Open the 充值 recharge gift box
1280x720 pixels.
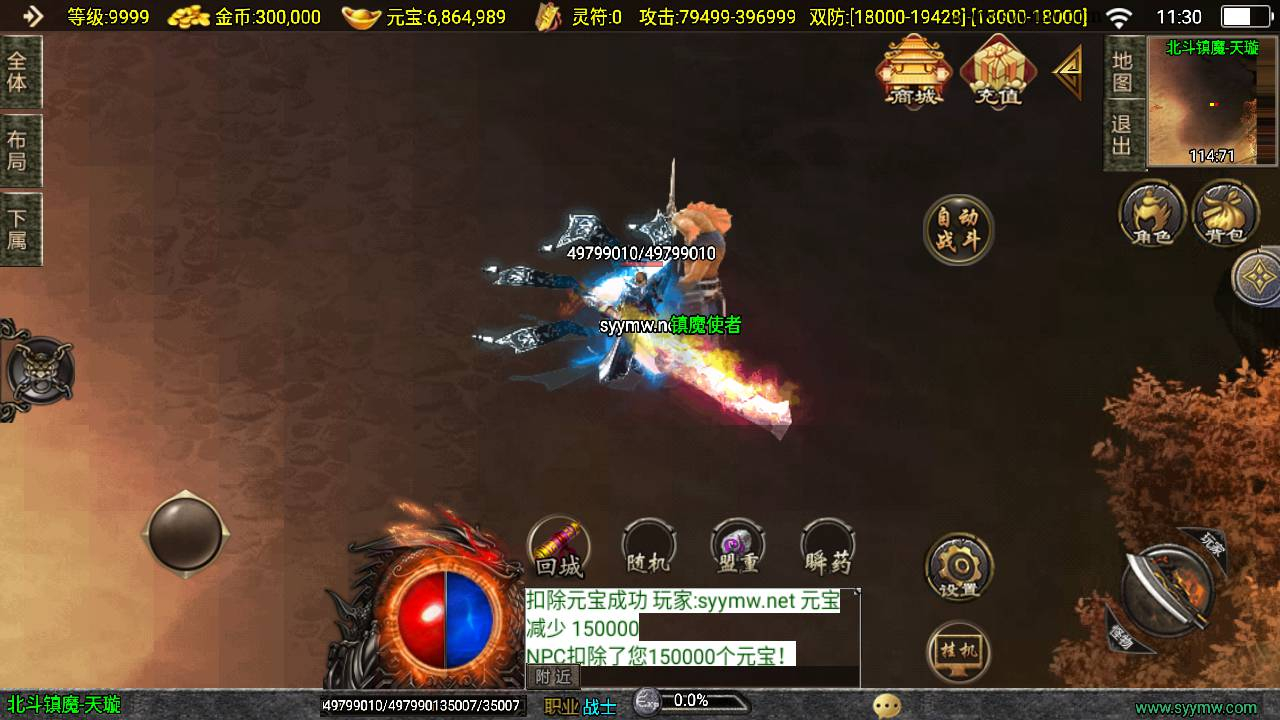[x=997, y=70]
